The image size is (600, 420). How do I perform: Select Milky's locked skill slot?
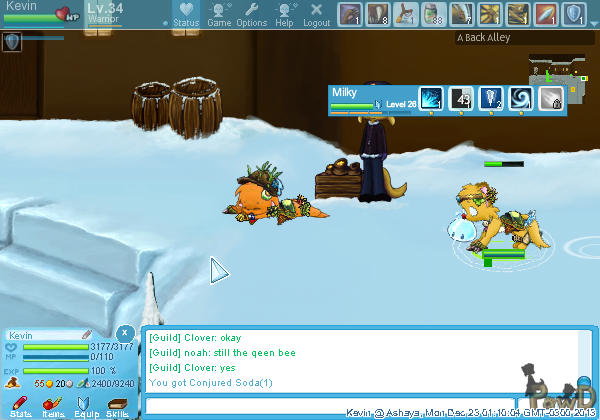coord(551,98)
